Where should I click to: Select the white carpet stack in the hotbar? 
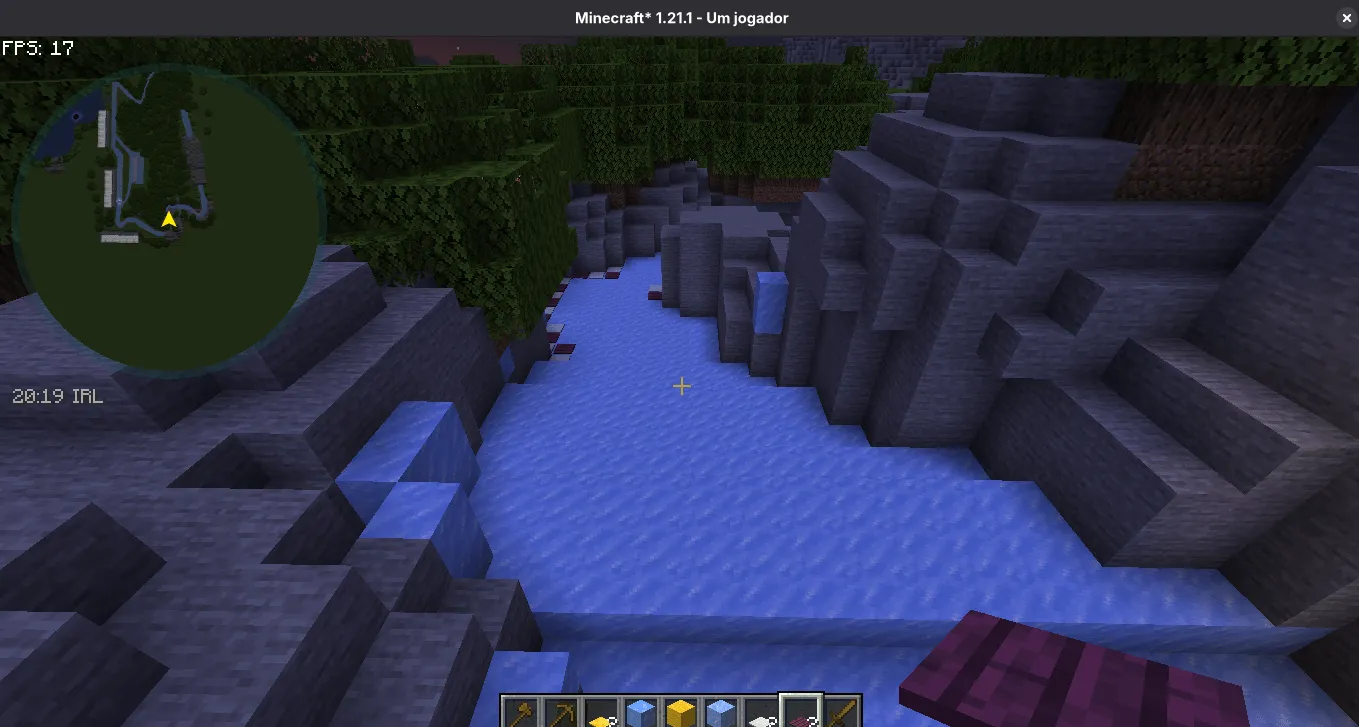pos(762,712)
